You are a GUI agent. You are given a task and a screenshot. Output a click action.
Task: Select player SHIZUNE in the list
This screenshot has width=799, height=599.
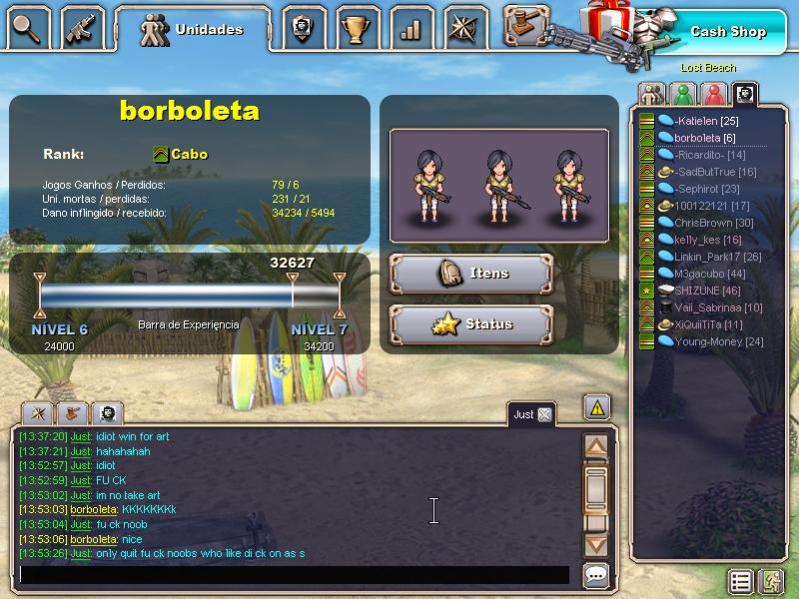point(696,290)
